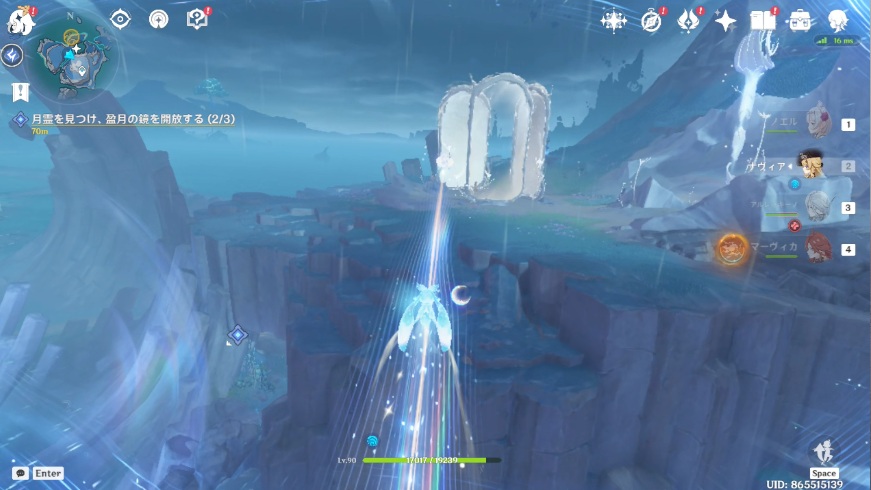This screenshot has width=871, height=490.
Task: Open the character screen profile icon
Action: 838,20
